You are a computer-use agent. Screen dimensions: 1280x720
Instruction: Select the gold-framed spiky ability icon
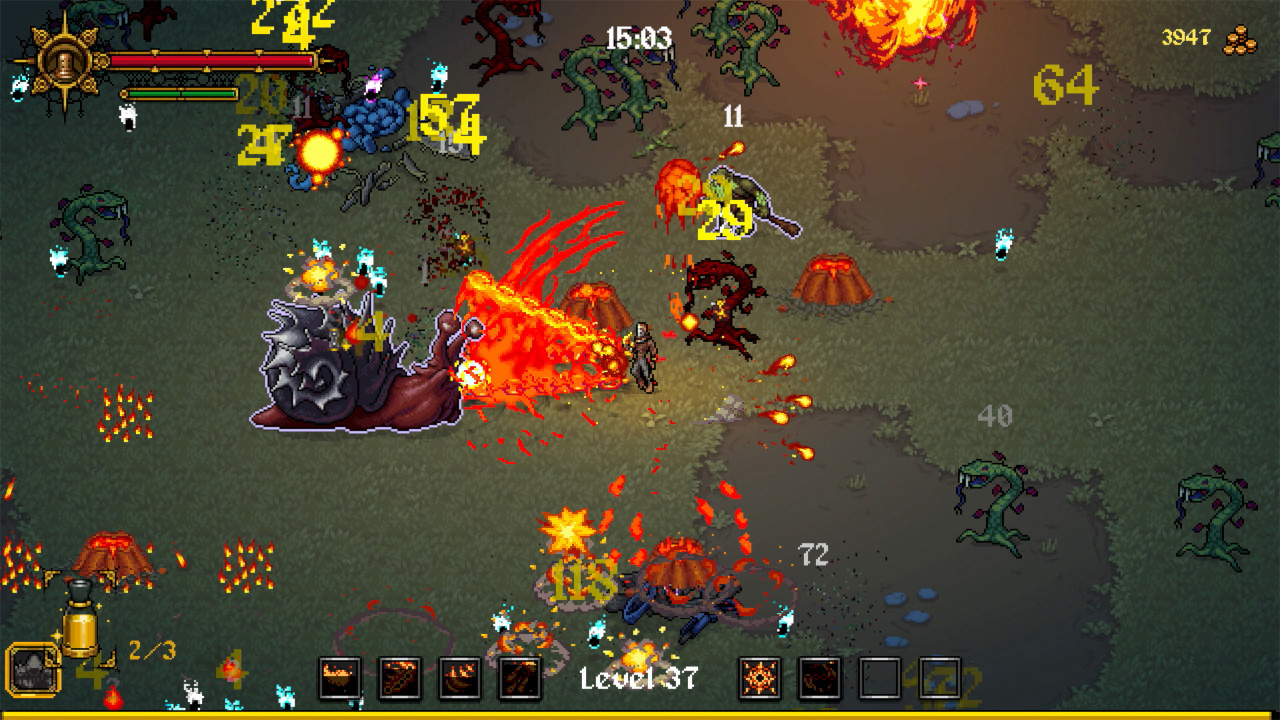(x=33, y=670)
